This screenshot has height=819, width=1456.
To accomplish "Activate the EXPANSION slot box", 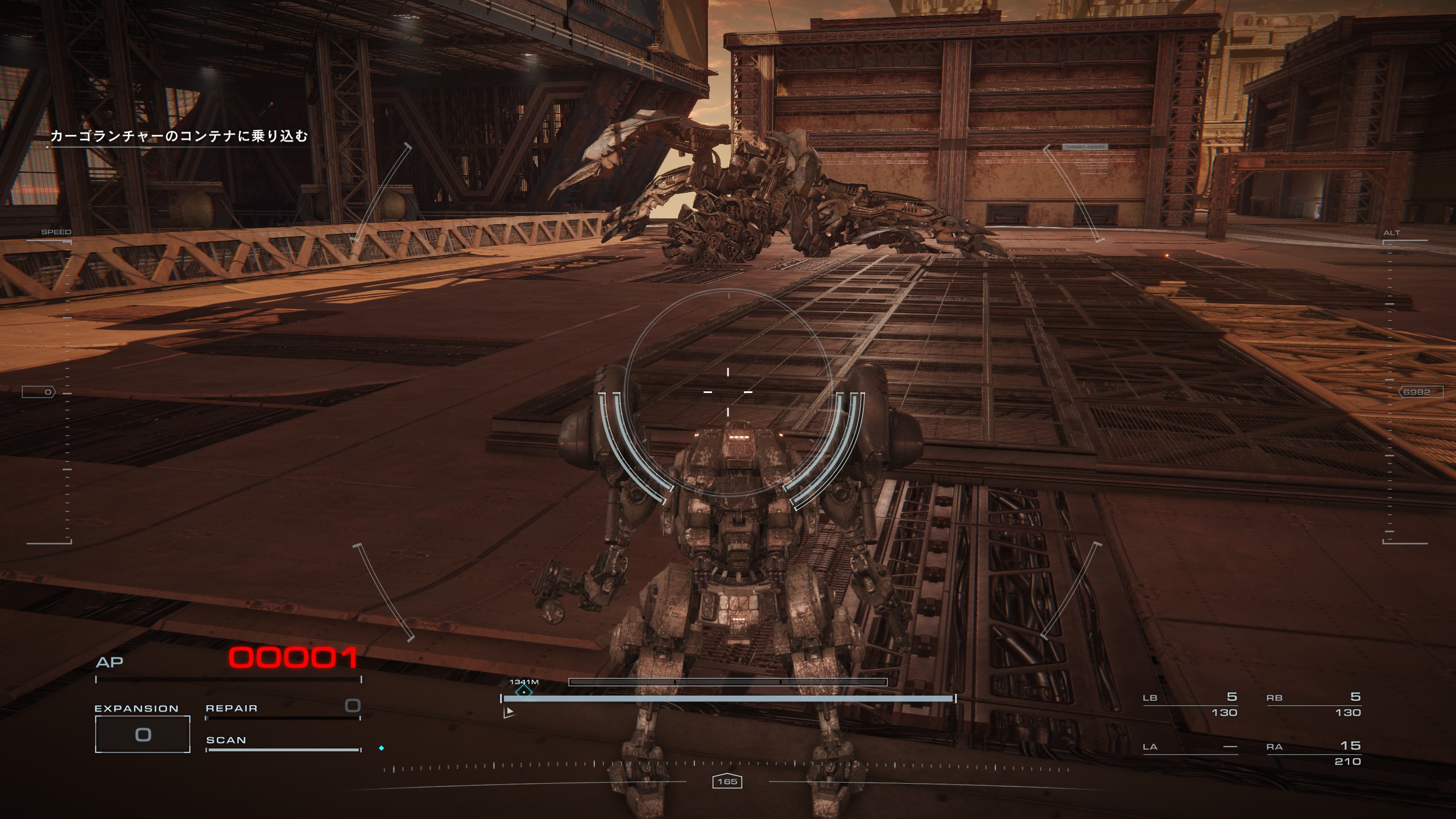I will point(142,734).
